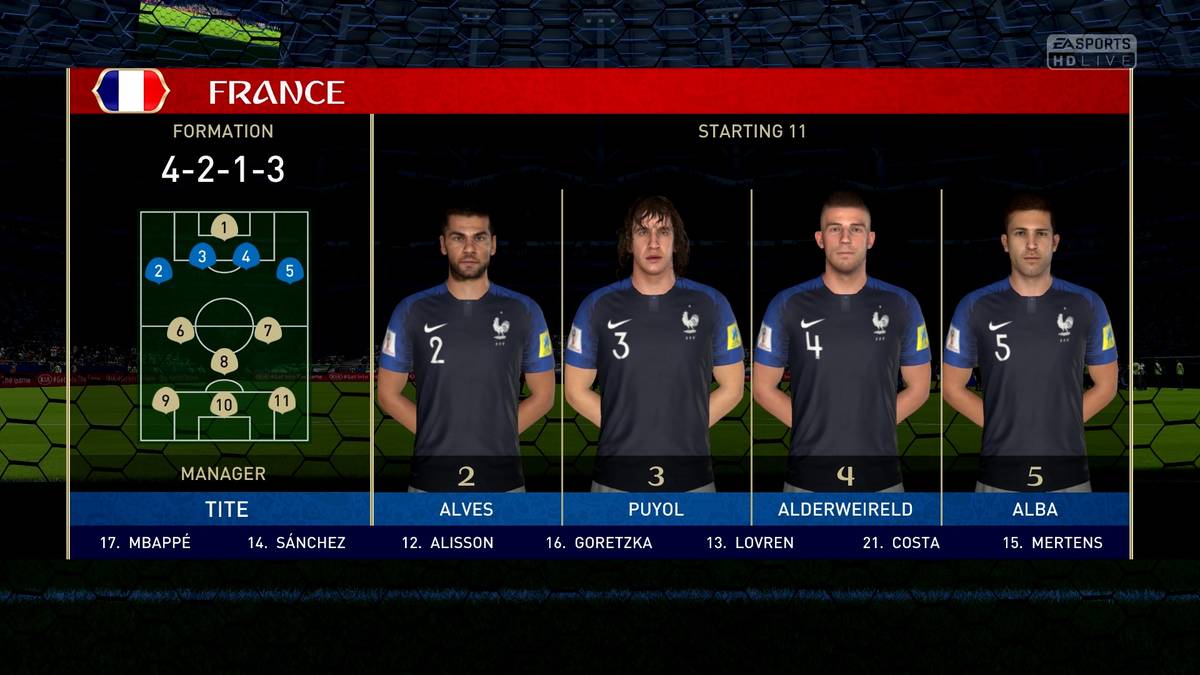Select striker marker 10 on formation pitch

point(224,404)
